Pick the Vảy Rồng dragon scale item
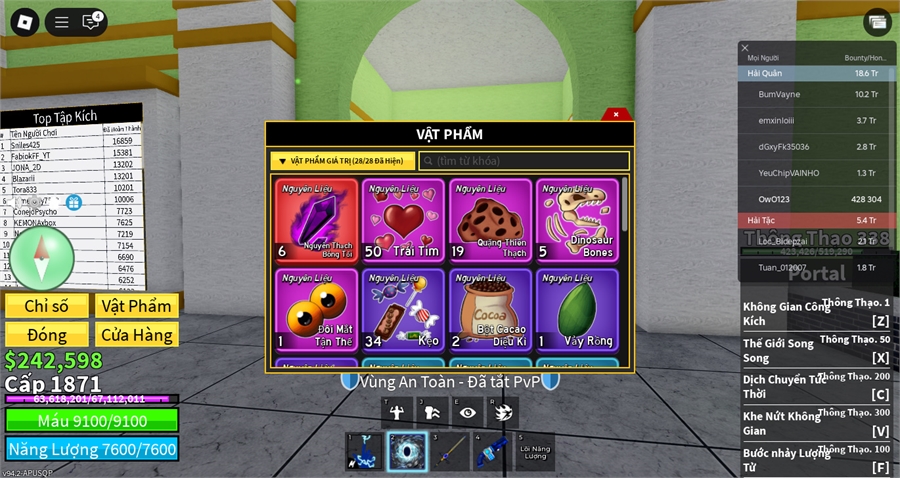 click(x=577, y=309)
